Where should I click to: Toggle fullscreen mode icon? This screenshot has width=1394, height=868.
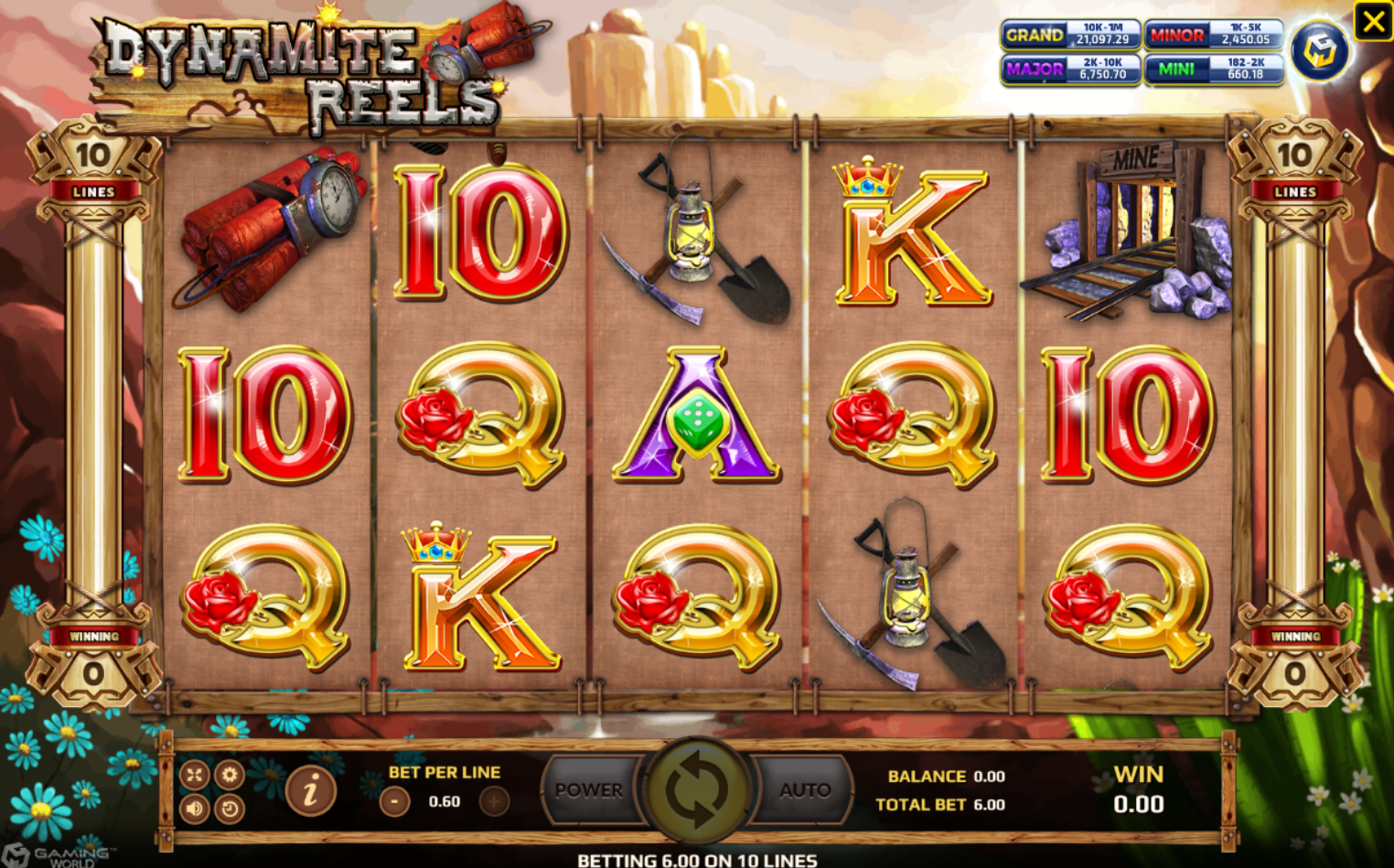click(193, 775)
